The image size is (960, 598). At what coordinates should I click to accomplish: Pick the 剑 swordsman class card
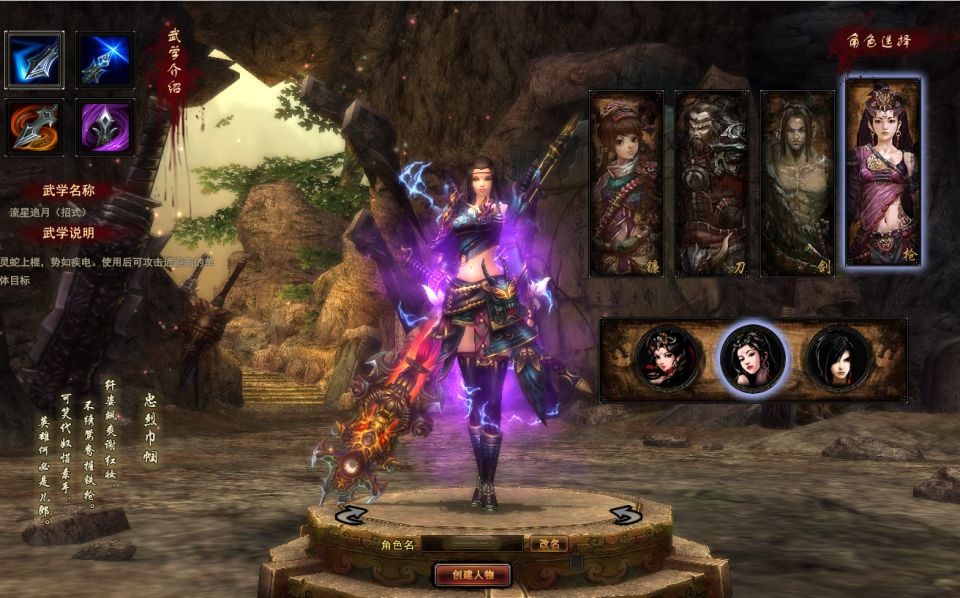coord(797,183)
